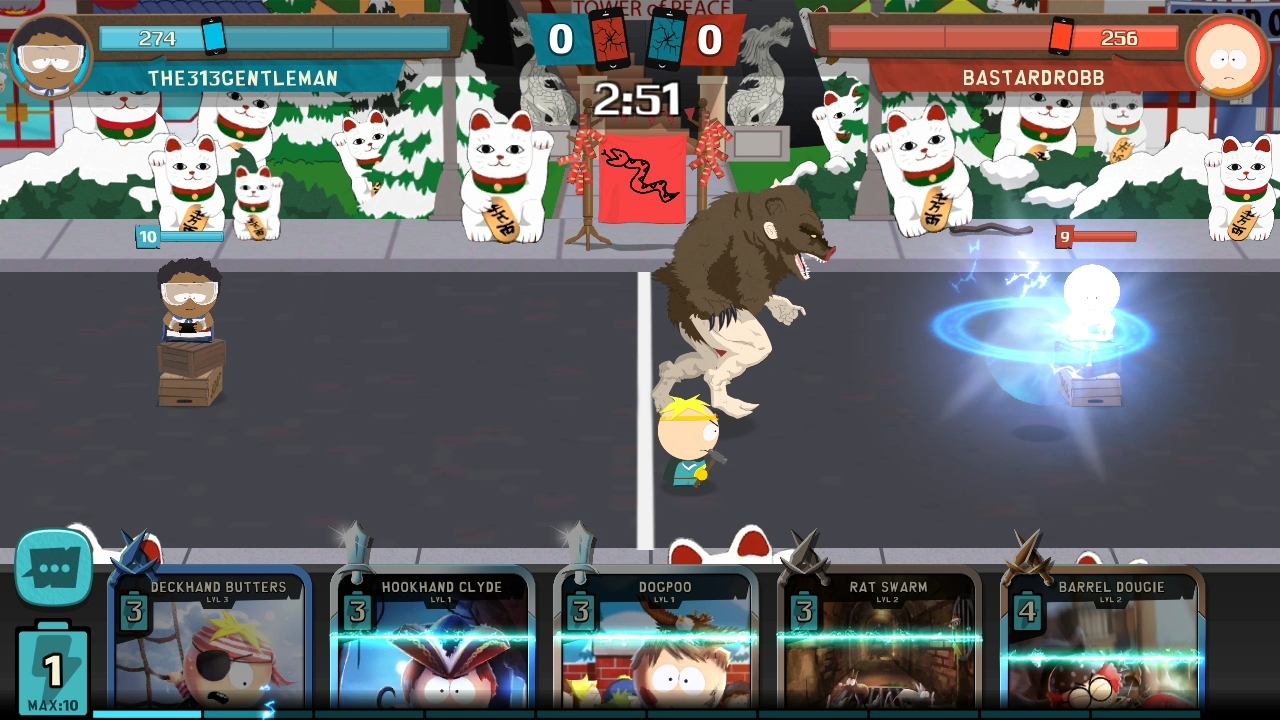This screenshot has width=1280, height=720.
Task: Tap The313Gentleman's player avatar
Action: [50, 56]
